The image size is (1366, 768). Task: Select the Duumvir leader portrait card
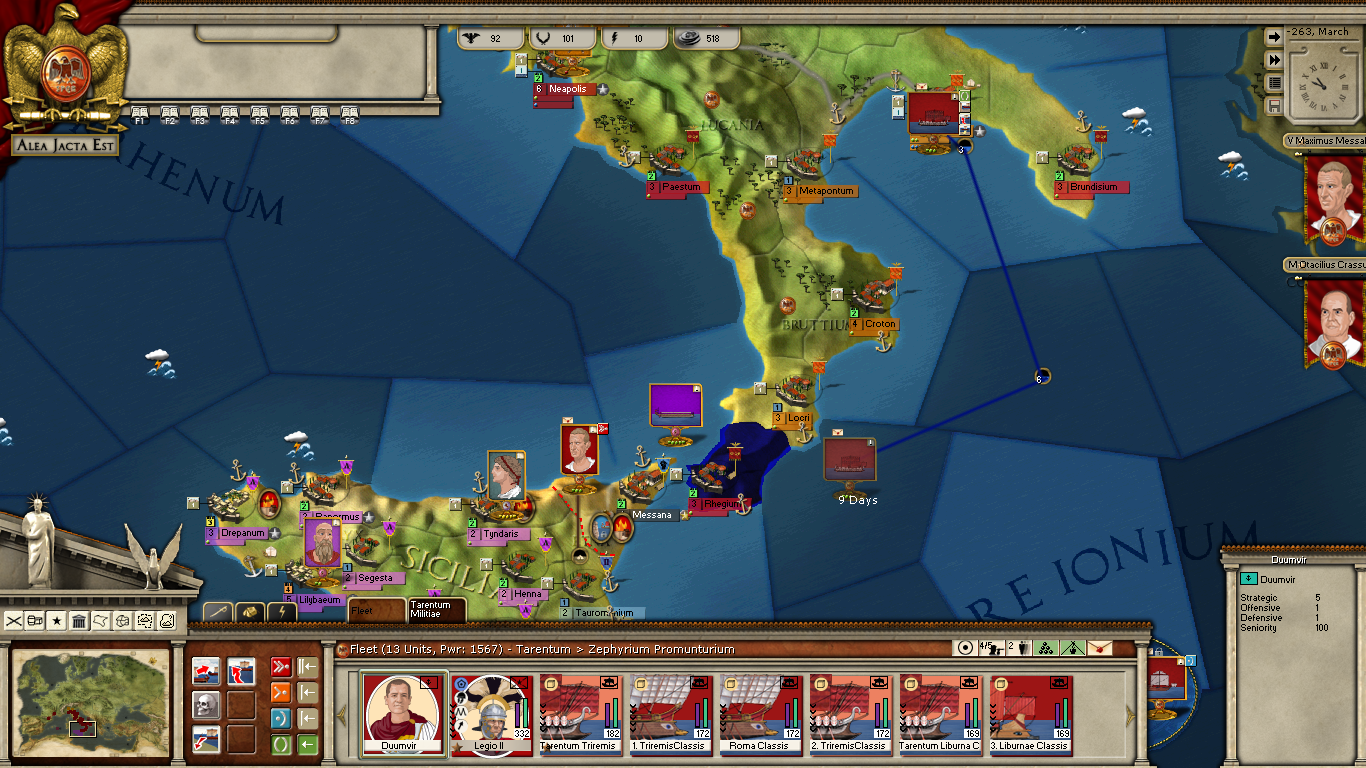coord(404,712)
